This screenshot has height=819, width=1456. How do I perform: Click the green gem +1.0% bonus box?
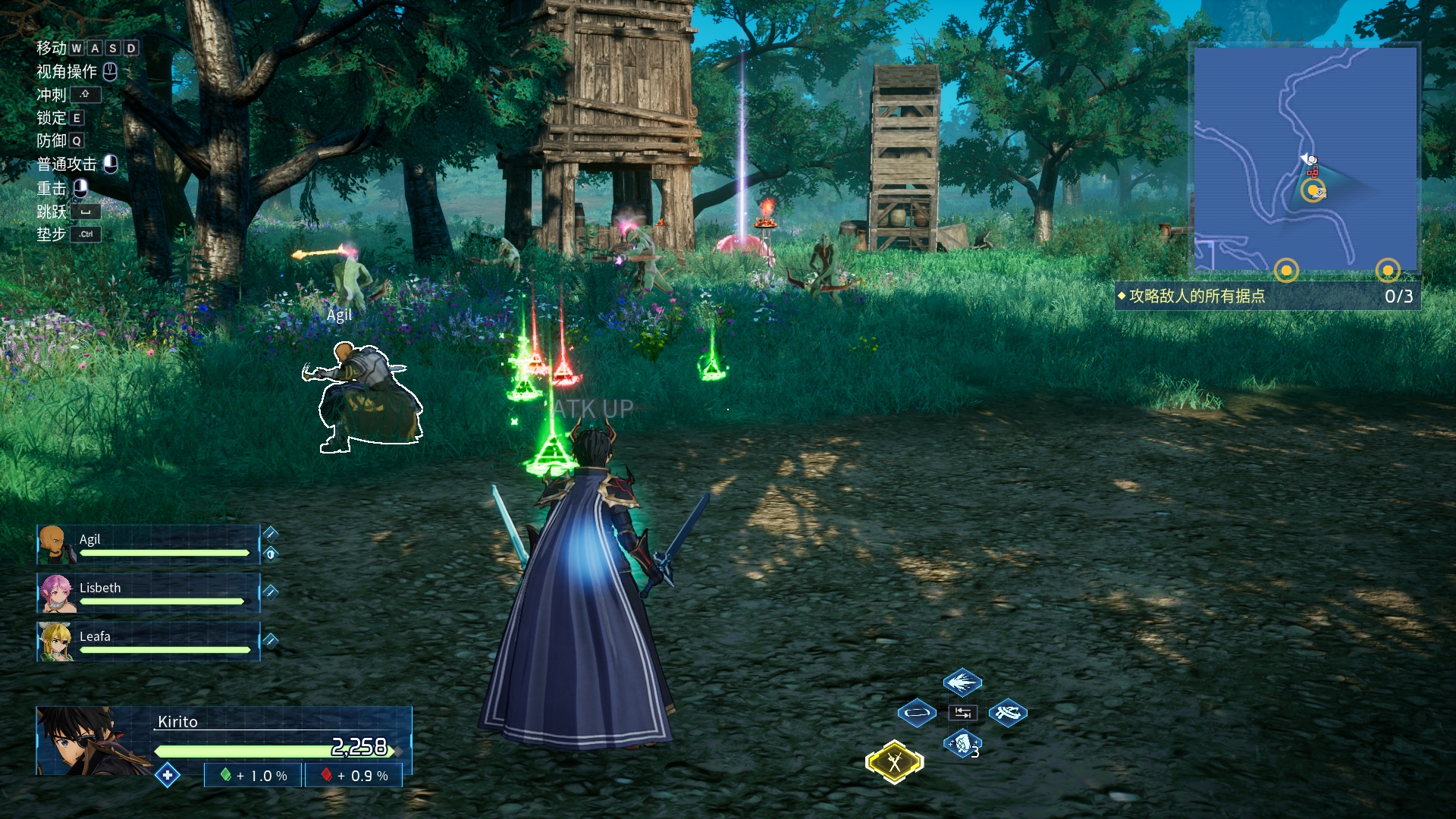[x=253, y=776]
